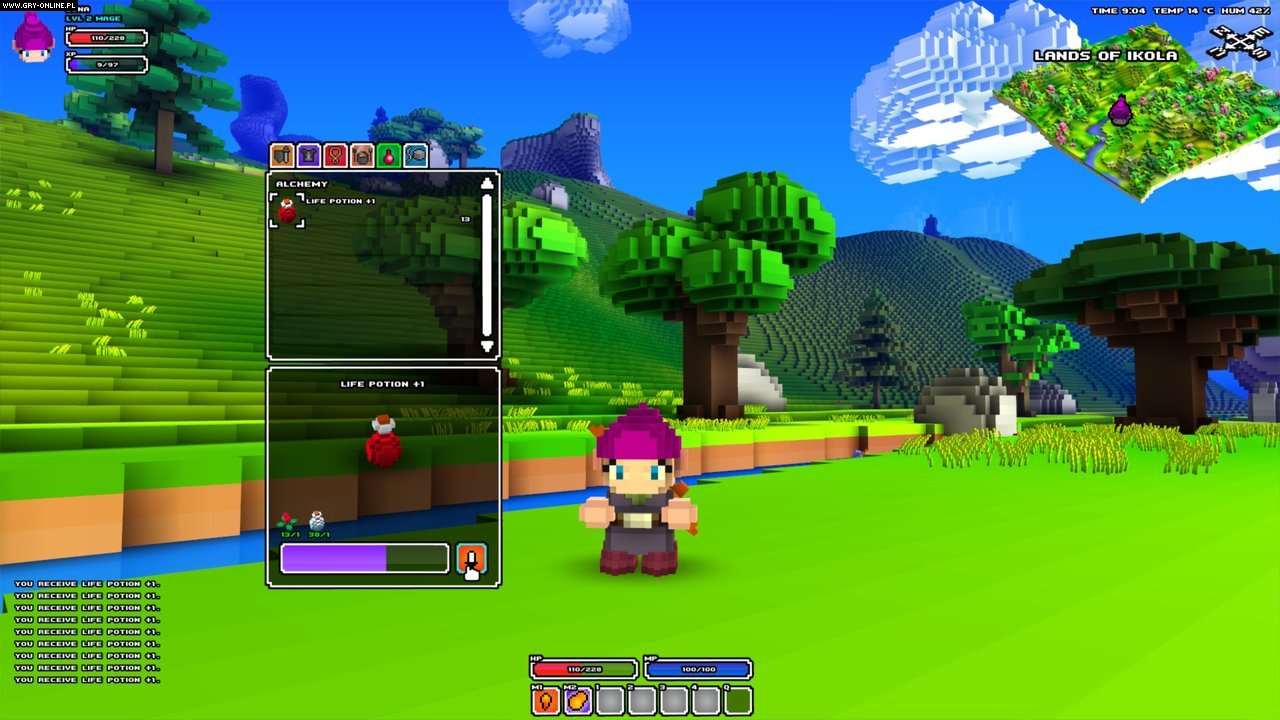Click the M2 fire spell icon
Screen dimensions: 1280x720
coord(577,700)
